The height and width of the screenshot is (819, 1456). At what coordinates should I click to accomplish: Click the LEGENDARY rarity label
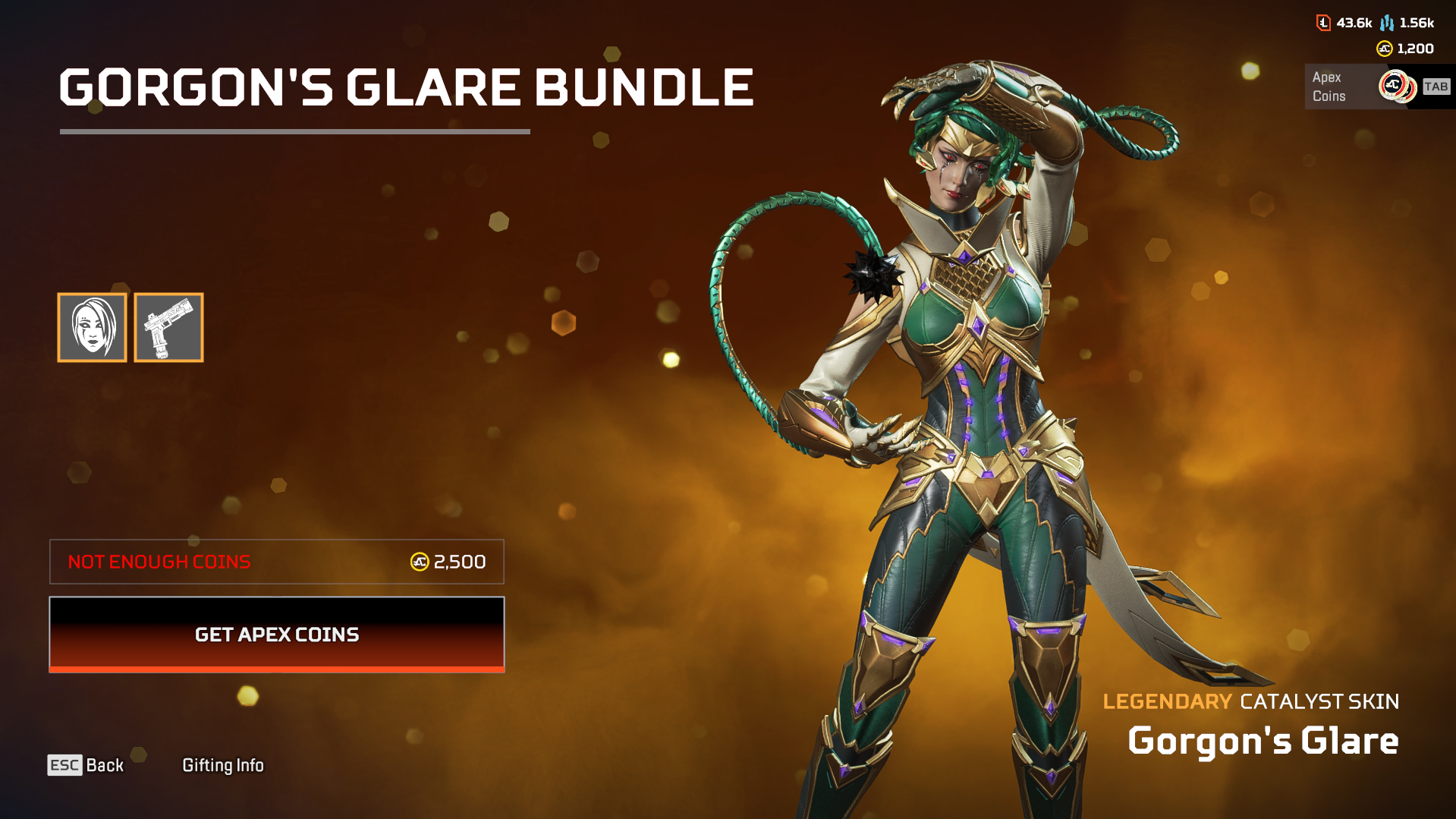coord(1167,702)
